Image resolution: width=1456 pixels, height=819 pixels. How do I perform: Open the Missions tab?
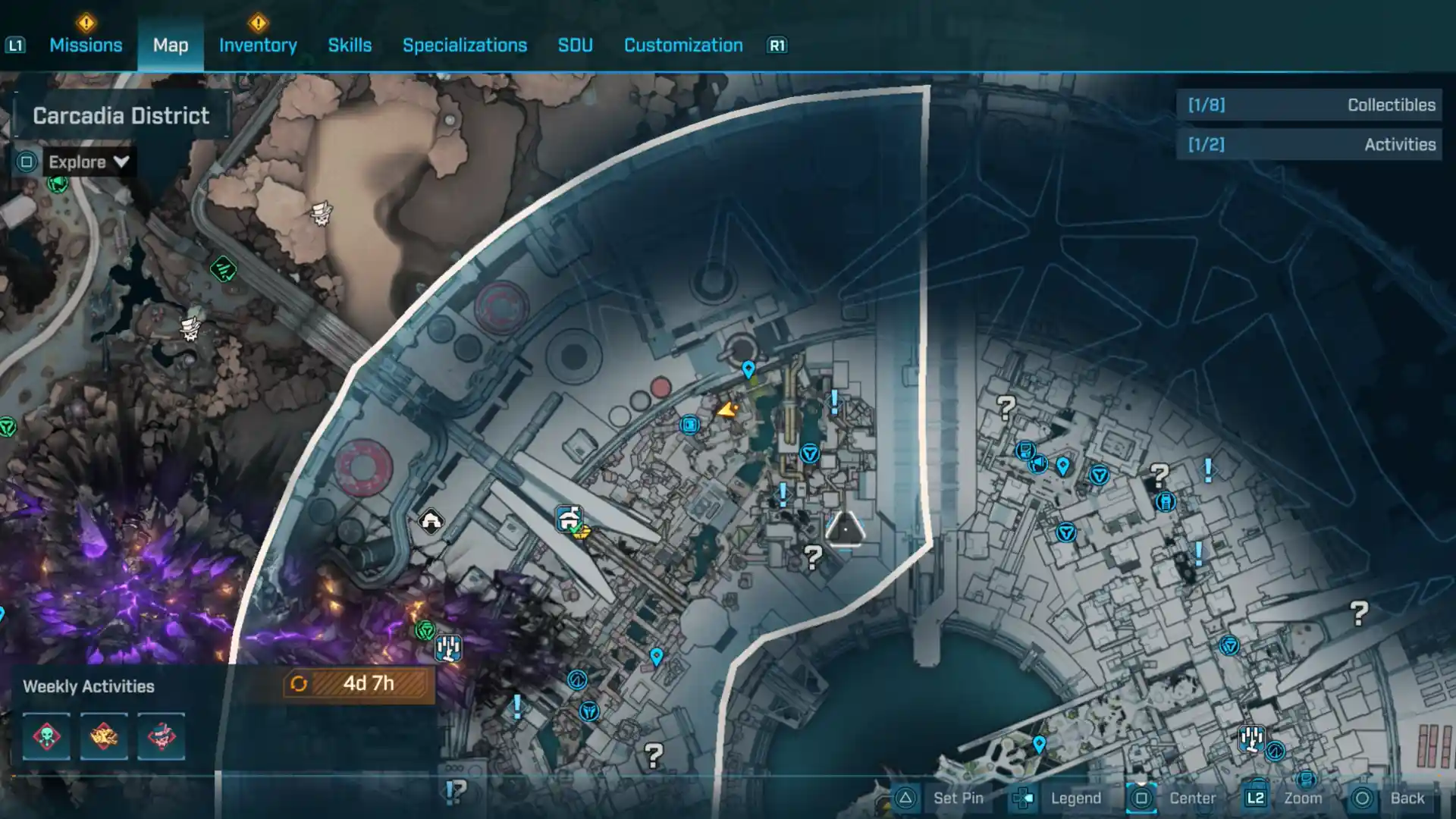pyautogui.click(x=86, y=45)
